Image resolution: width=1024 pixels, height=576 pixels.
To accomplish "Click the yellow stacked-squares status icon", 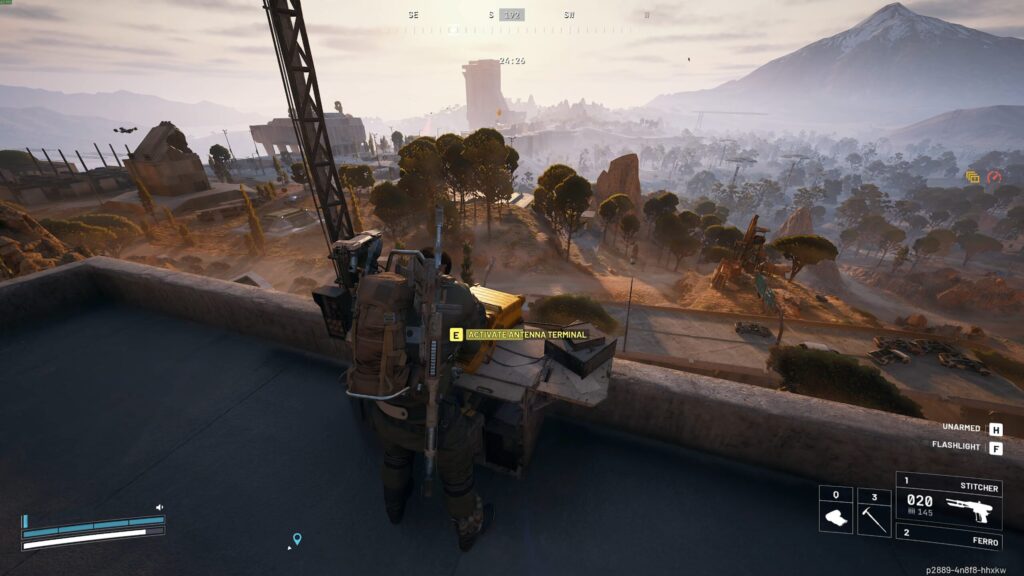I will click(973, 177).
